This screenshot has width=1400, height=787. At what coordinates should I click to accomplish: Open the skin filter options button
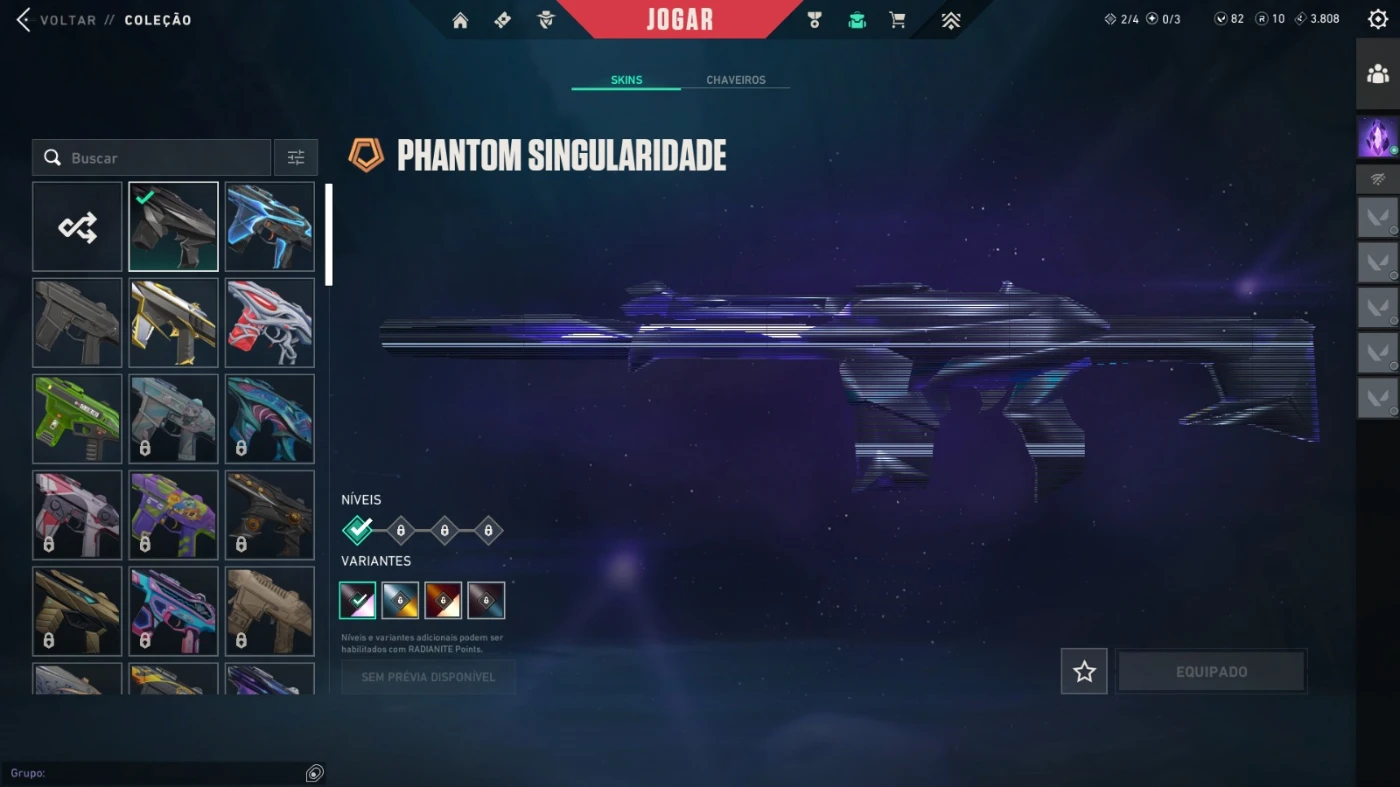click(296, 158)
